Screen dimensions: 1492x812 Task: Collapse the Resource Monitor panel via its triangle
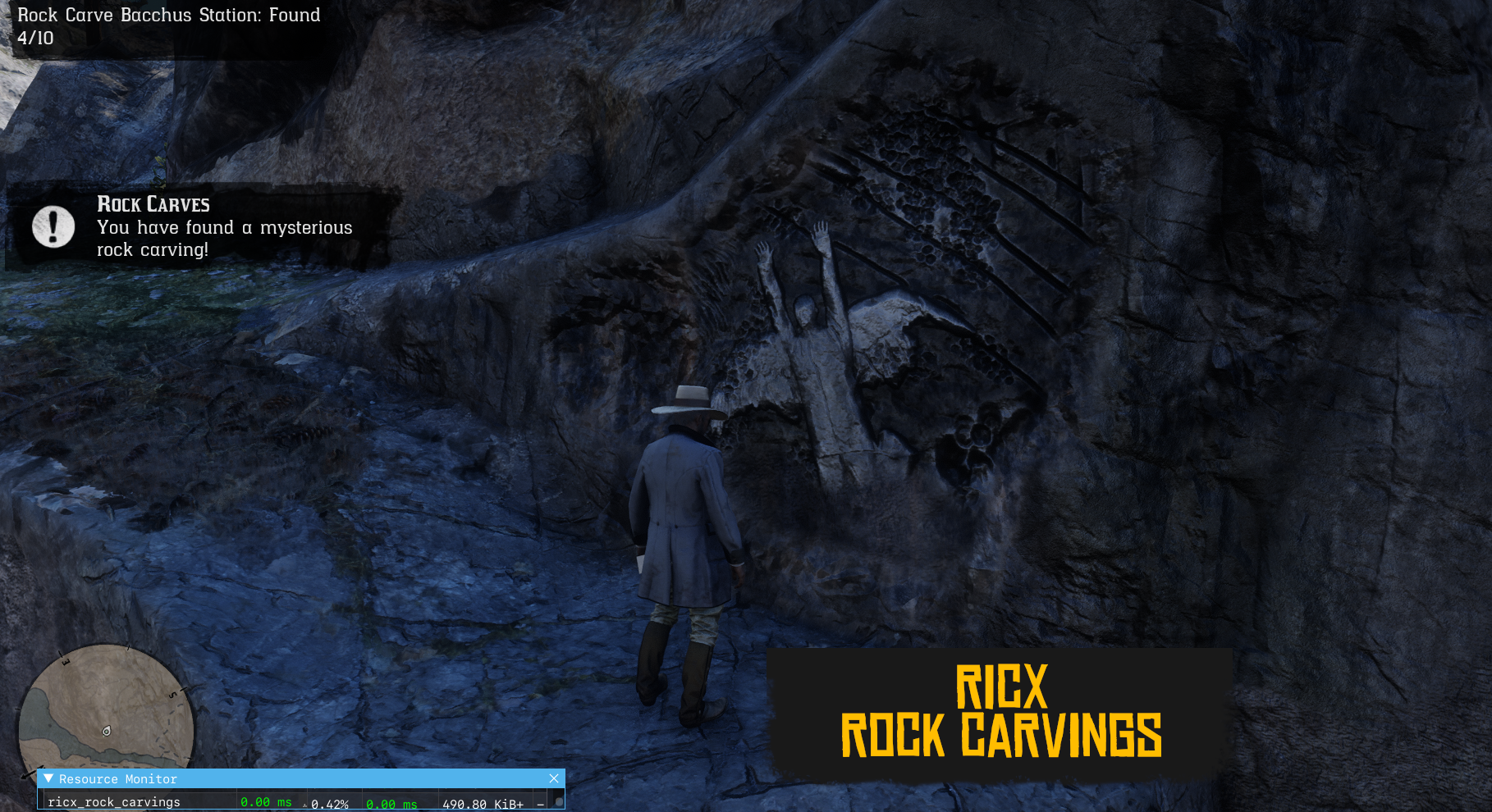49,778
